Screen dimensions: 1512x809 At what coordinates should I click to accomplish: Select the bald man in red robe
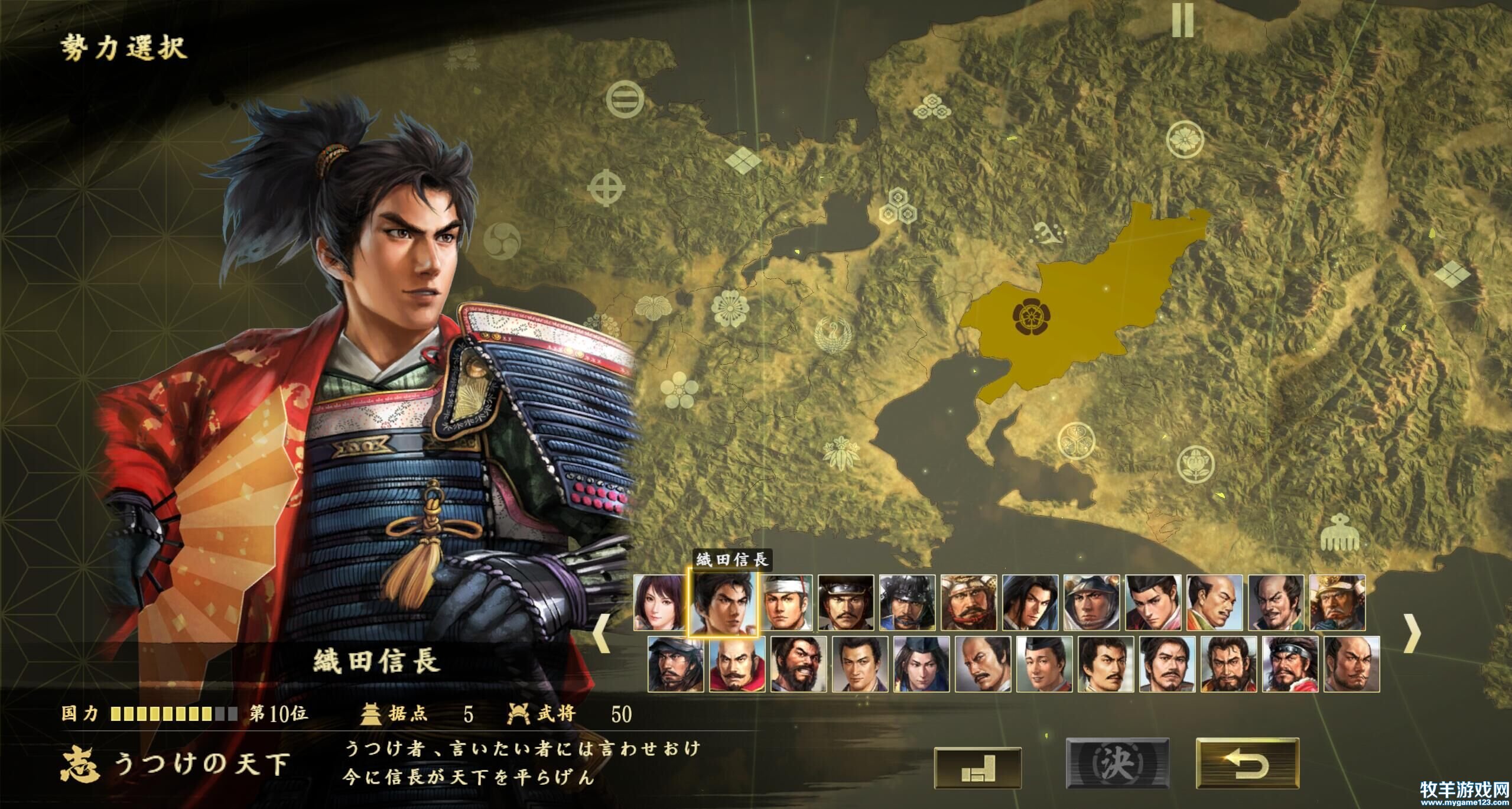[x=737, y=664]
